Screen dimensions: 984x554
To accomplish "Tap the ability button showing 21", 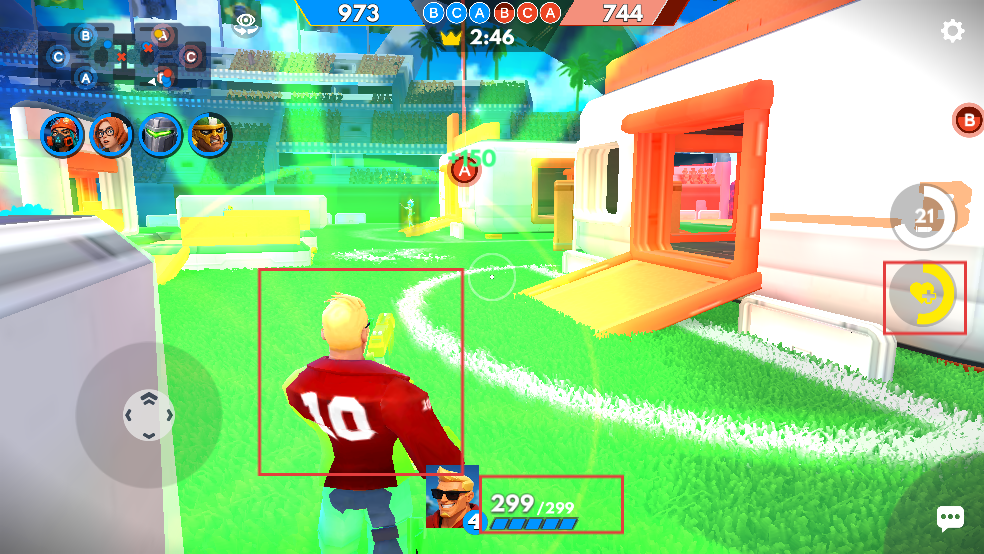I will tap(923, 216).
